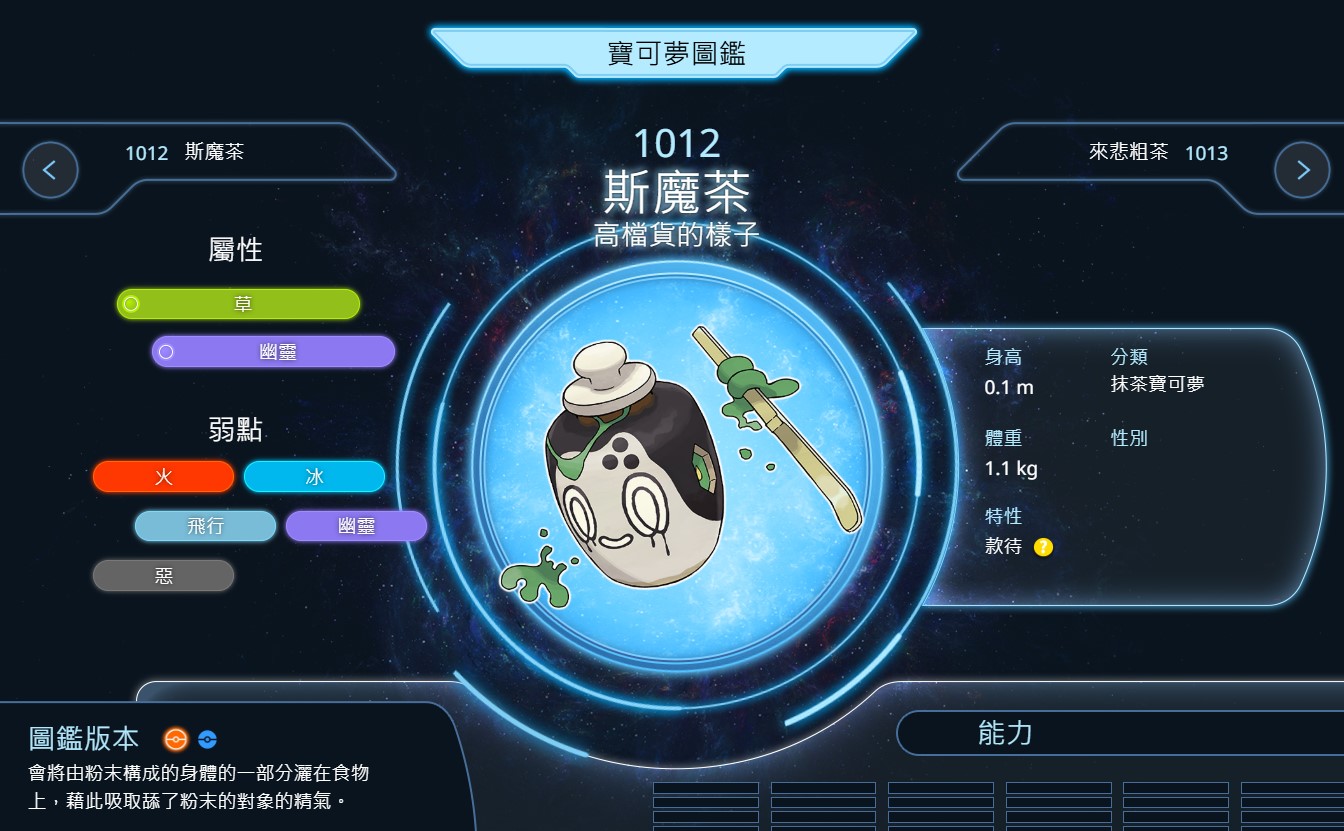This screenshot has width=1344, height=831.
Task: Choose the 幽靈 weakness badge under 弱點
Action: point(357,526)
